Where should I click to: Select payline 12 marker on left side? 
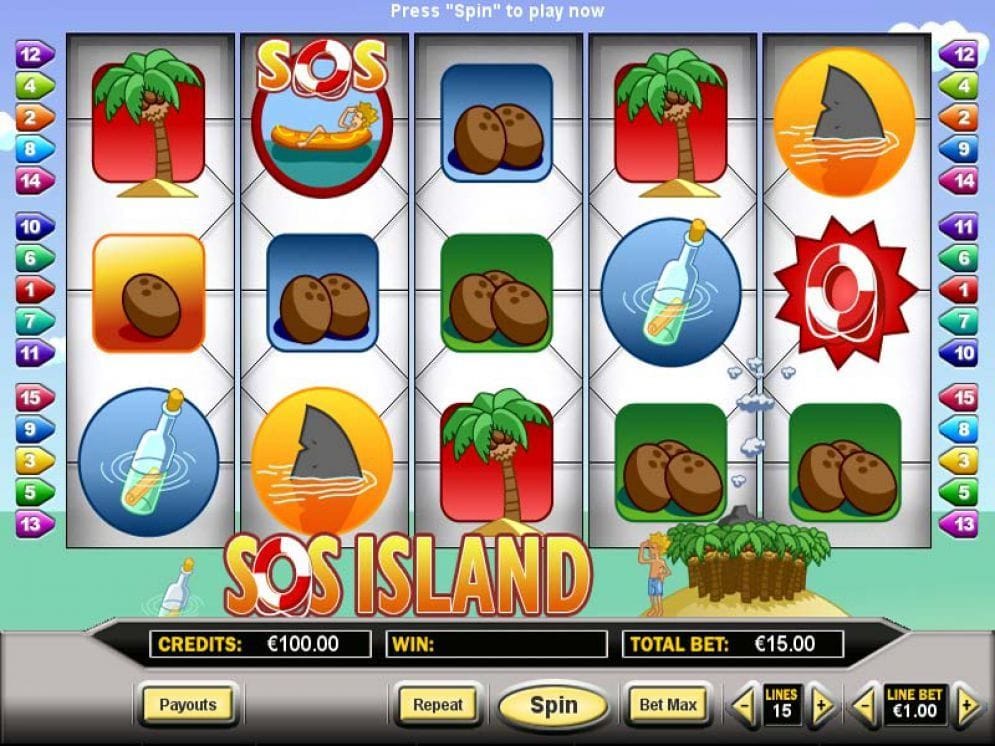coord(33,55)
